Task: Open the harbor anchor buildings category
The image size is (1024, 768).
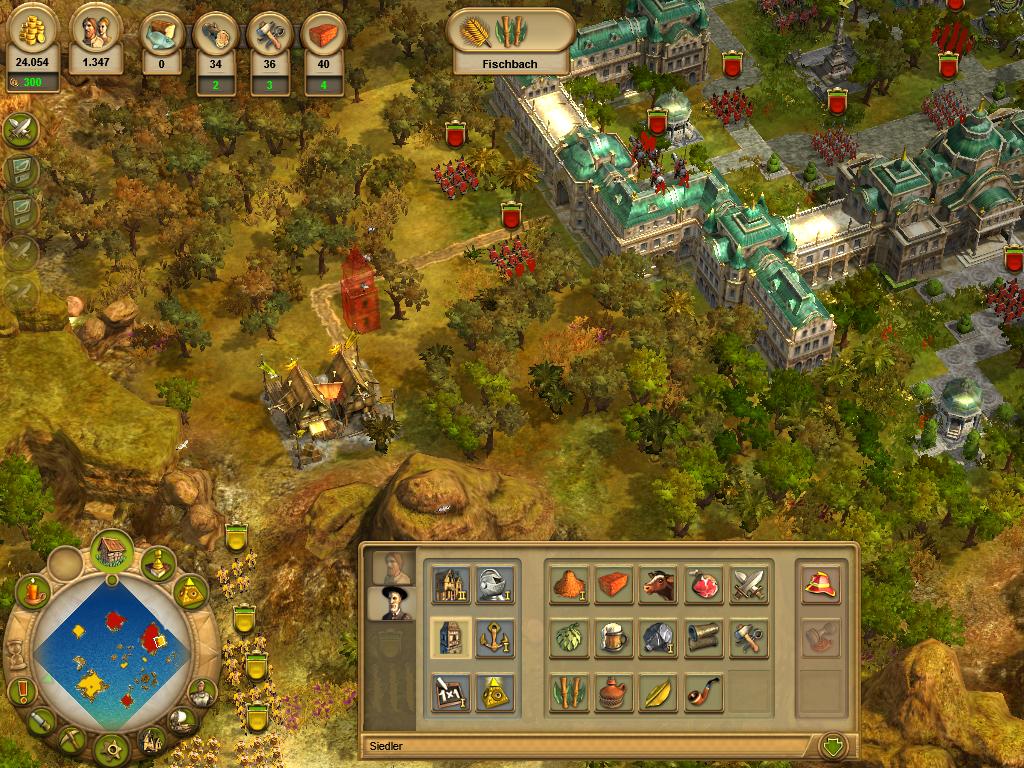Action: [495, 638]
